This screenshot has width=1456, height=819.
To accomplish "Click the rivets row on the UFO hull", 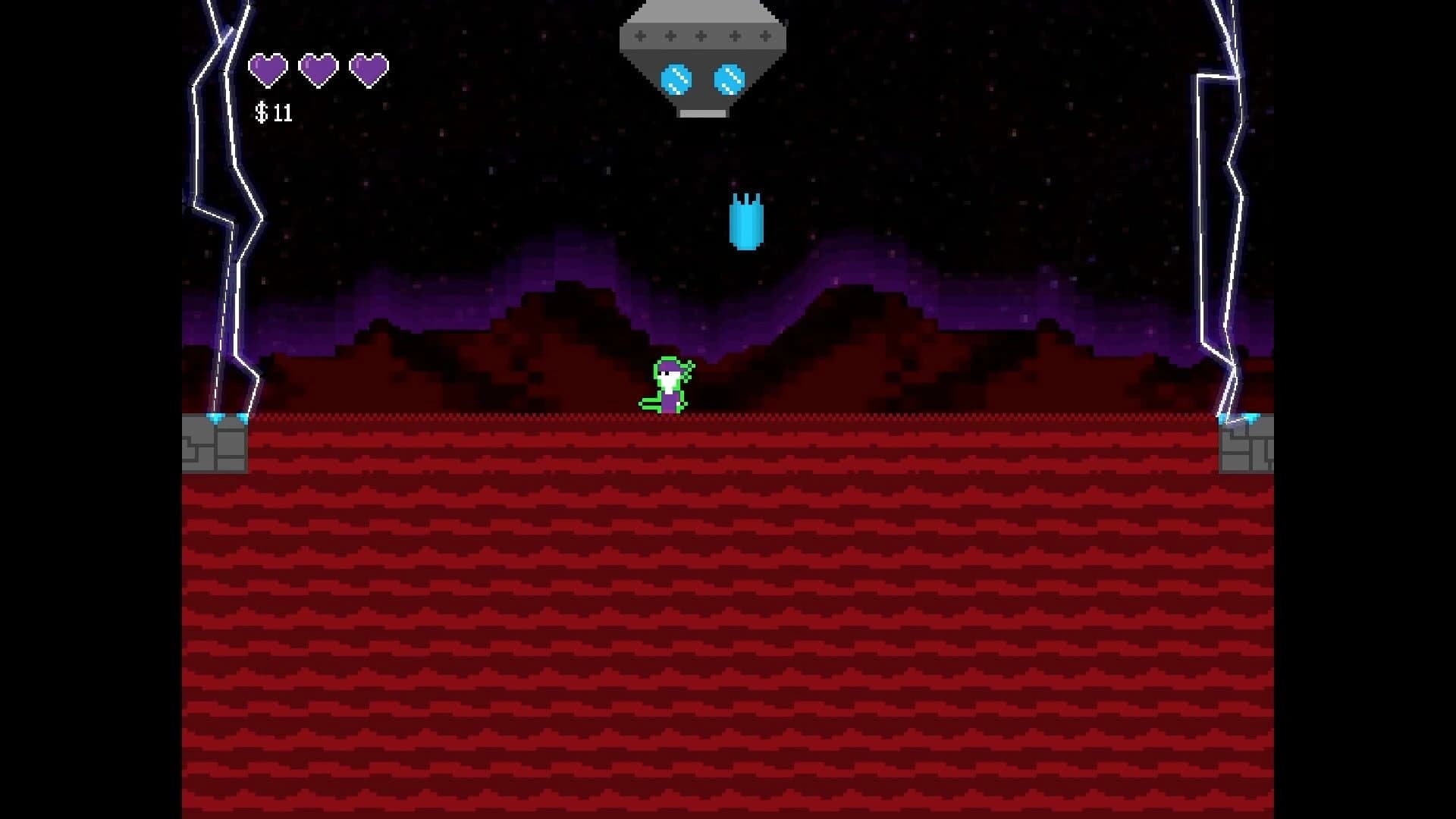I will coord(699,34).
